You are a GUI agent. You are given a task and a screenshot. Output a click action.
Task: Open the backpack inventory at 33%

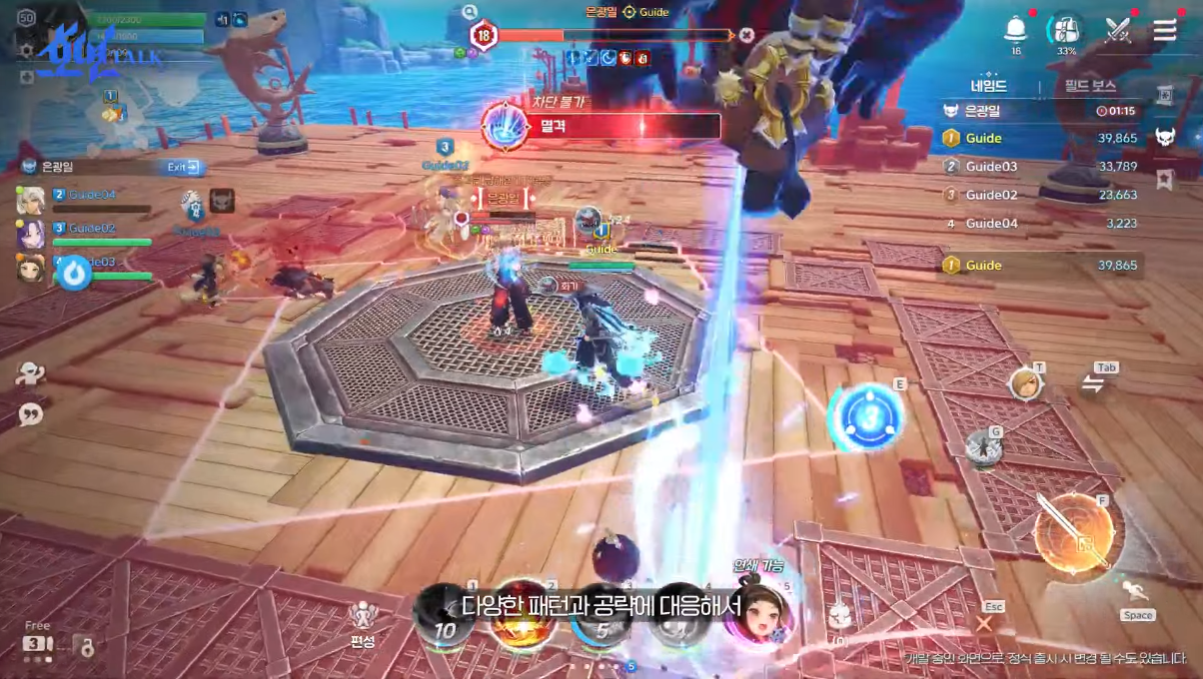tap(1066, 29)
